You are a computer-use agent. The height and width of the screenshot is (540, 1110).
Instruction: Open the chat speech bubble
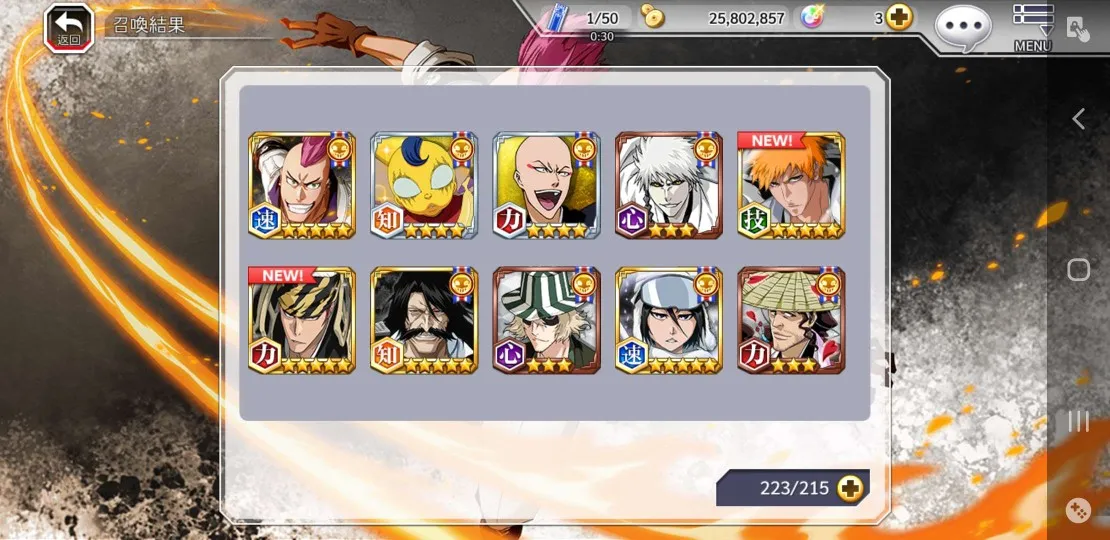tap(963, 27)
